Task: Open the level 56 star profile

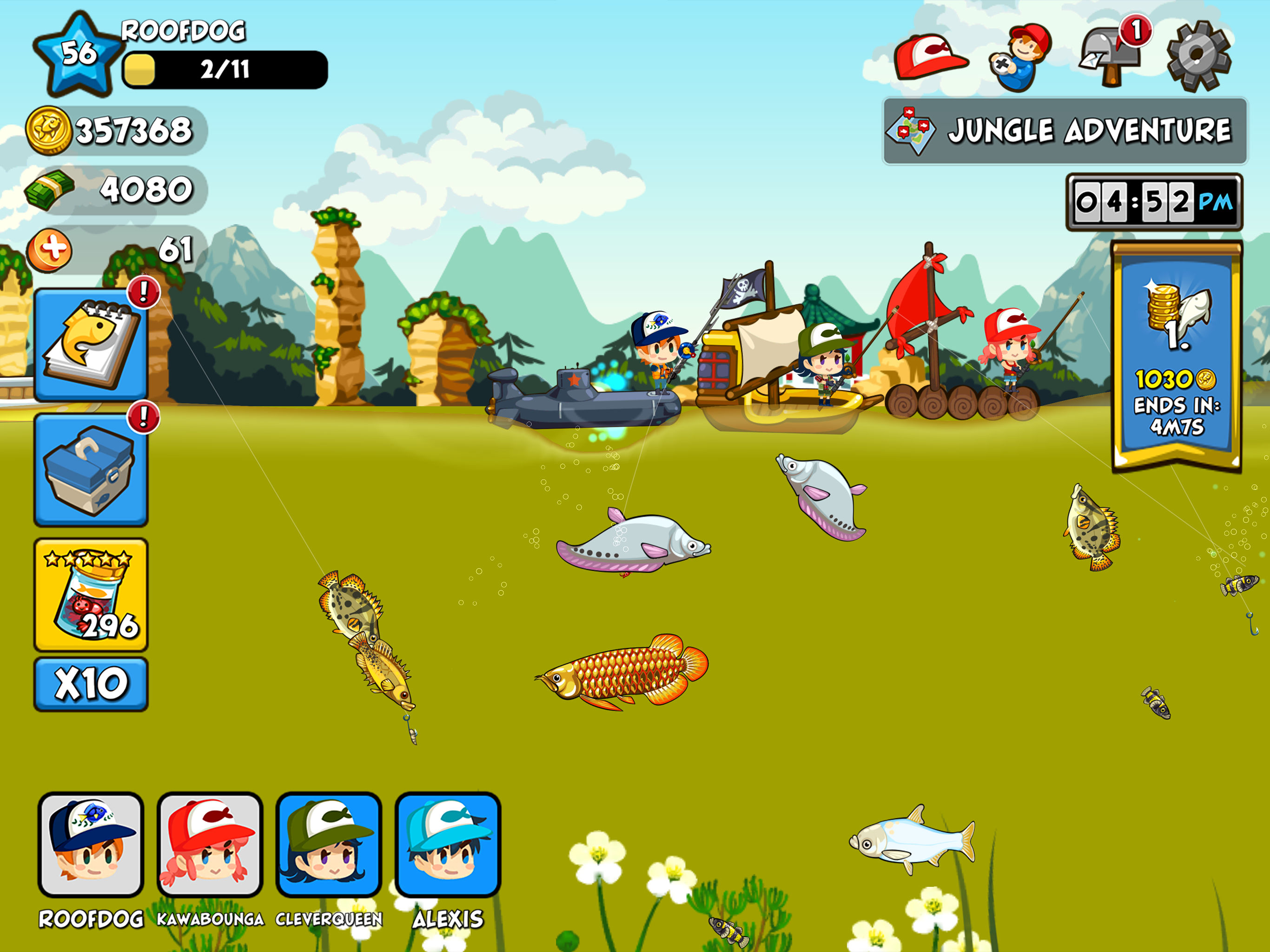Action: tap(78, 54)
